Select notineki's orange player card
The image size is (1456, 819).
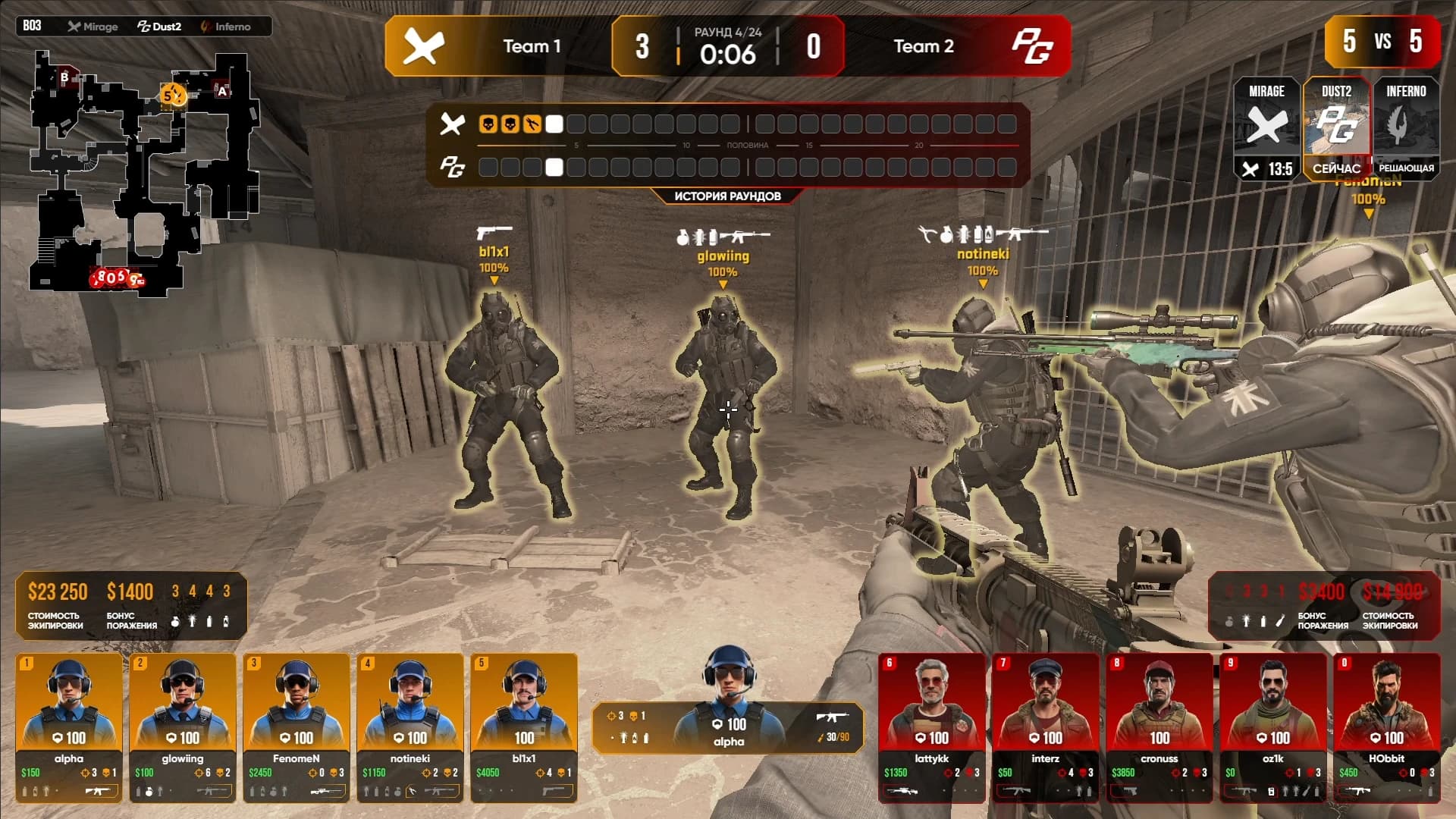point(410,726)
